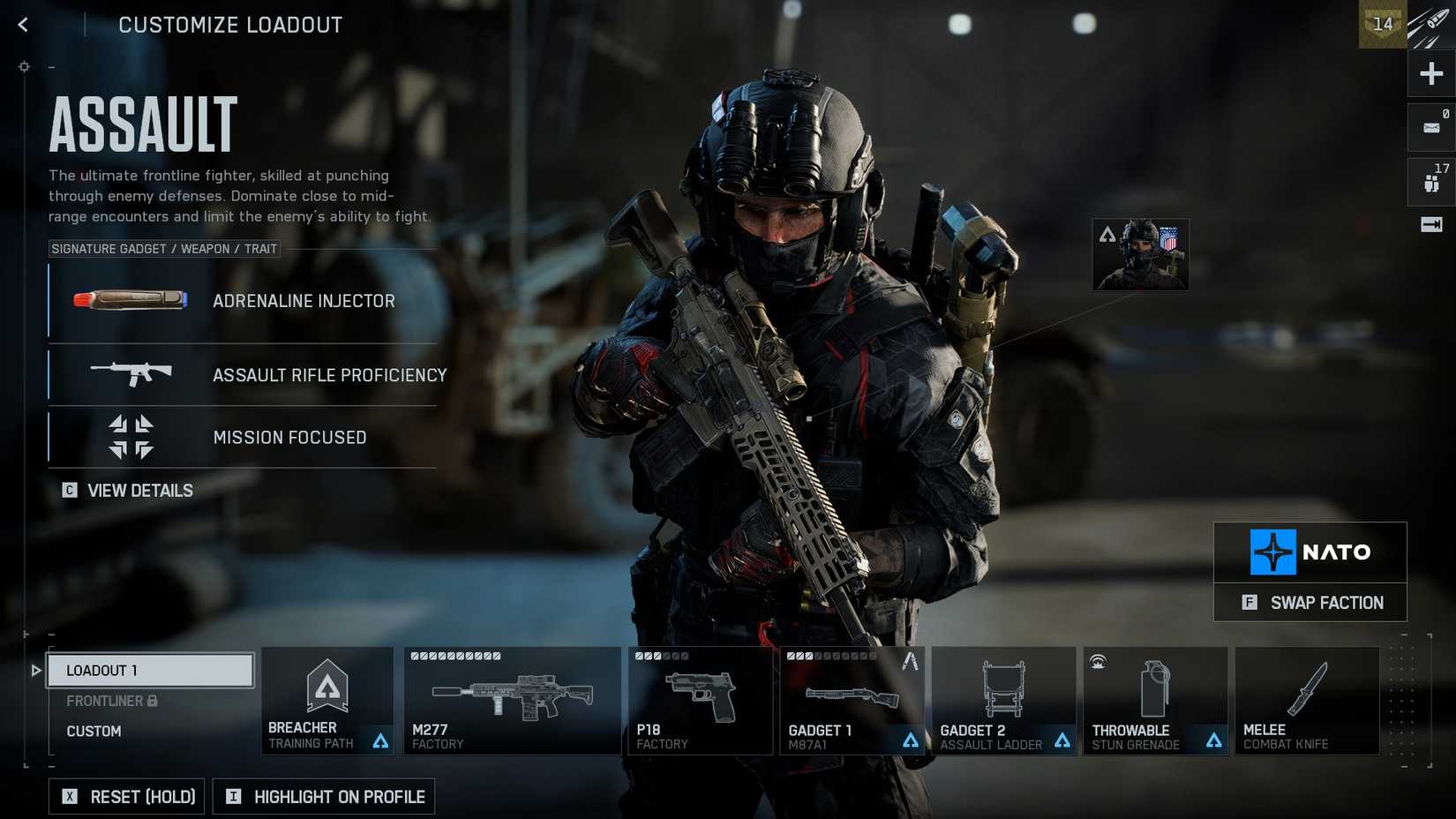Open the locked Frontliner entry
The height and width of the screenshot is (819, 1456).
point(106,700)
